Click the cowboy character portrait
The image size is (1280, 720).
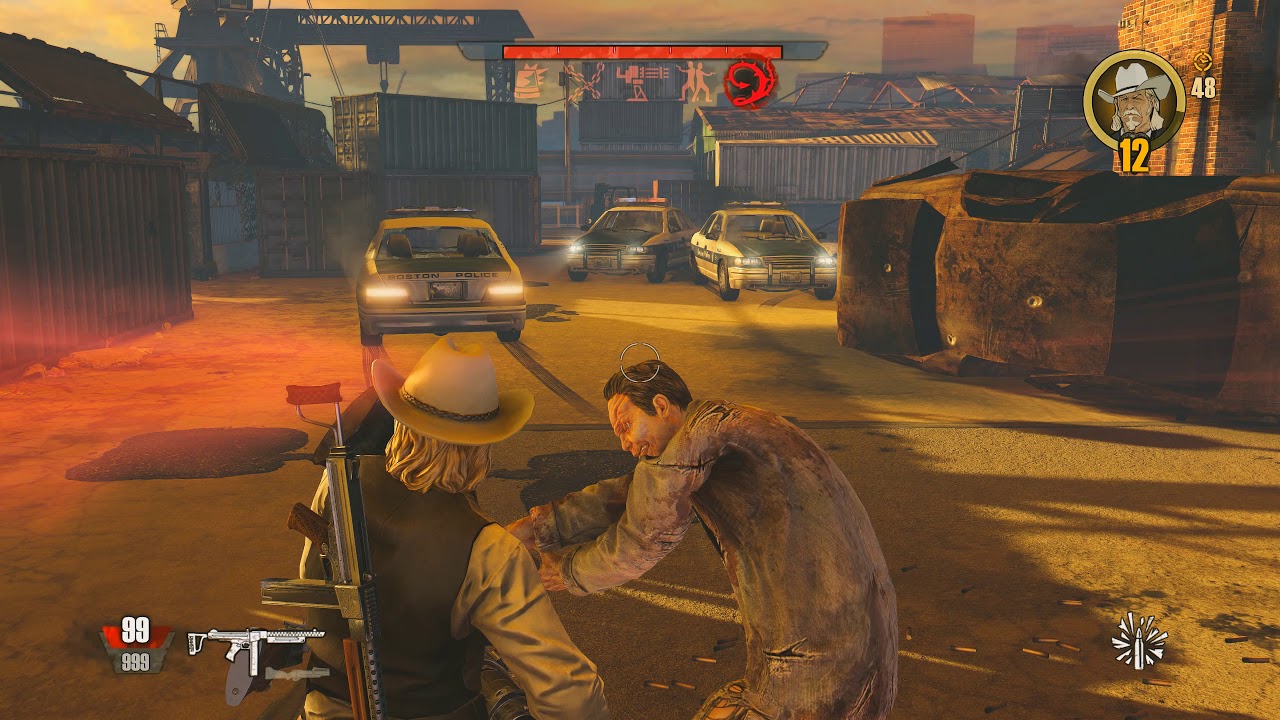click(x=1134, y=99)
